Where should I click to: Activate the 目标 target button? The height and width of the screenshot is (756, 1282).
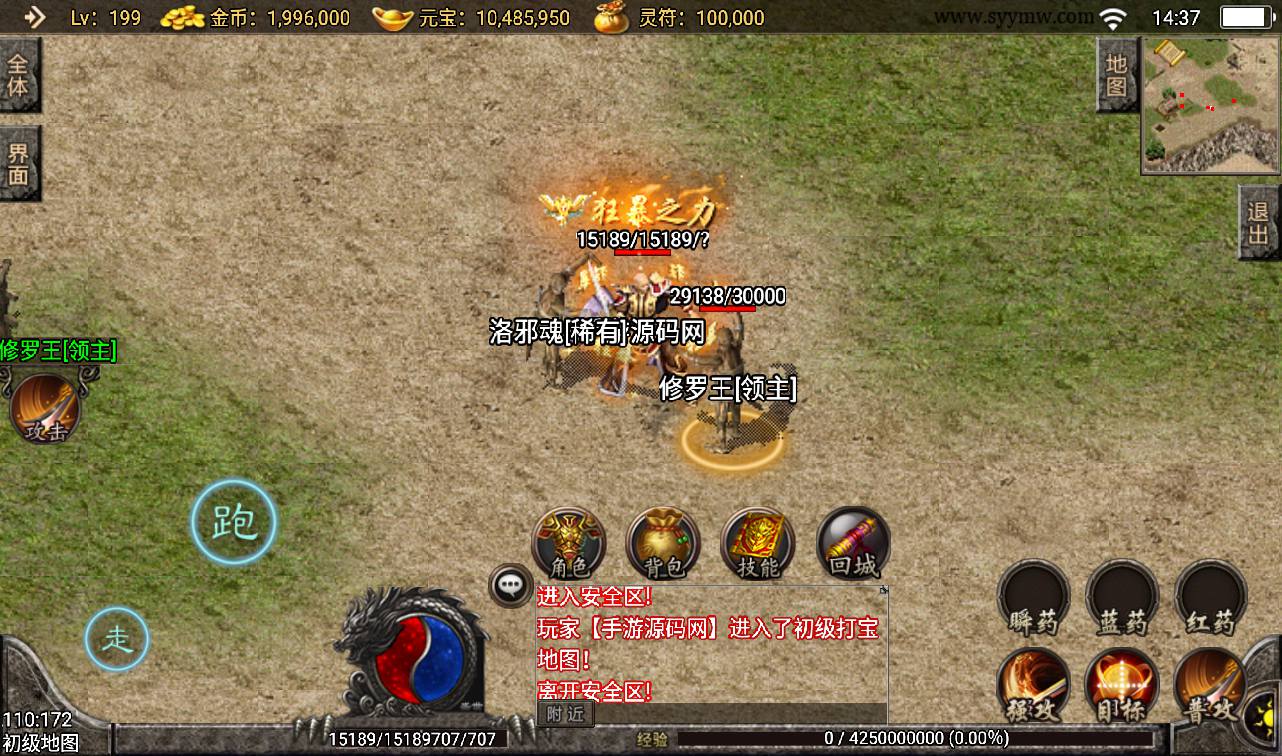pyautogui.click(x=1122, y=686)
